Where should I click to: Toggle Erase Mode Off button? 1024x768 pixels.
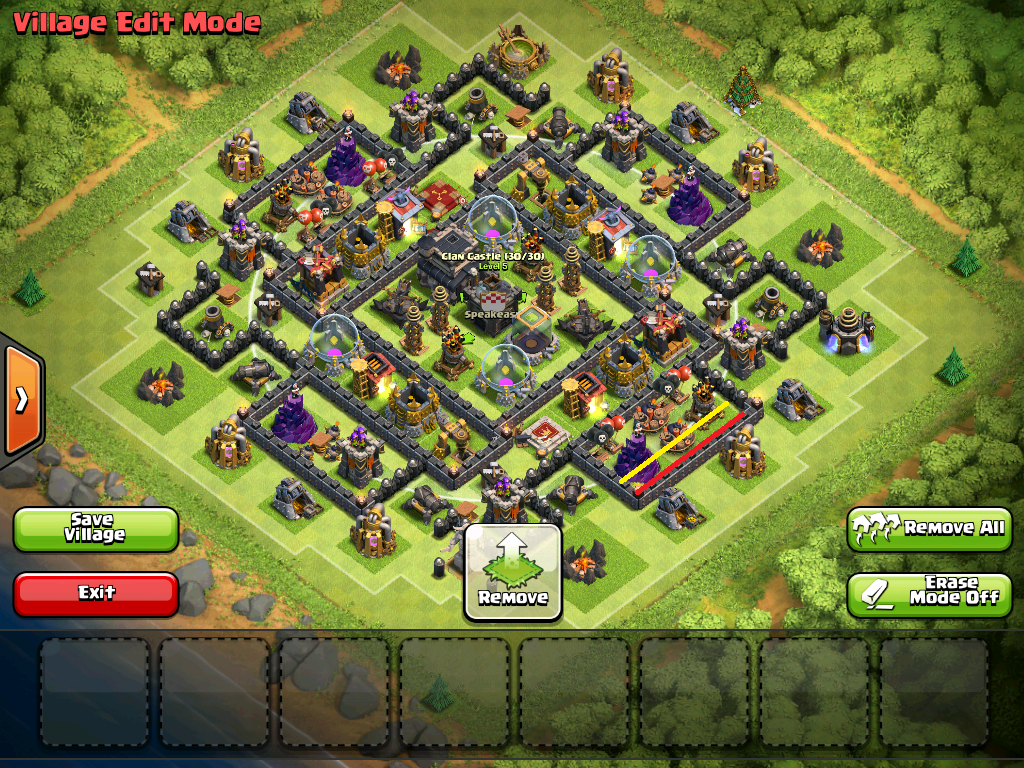pyautogui.click(x=929, y=593)
